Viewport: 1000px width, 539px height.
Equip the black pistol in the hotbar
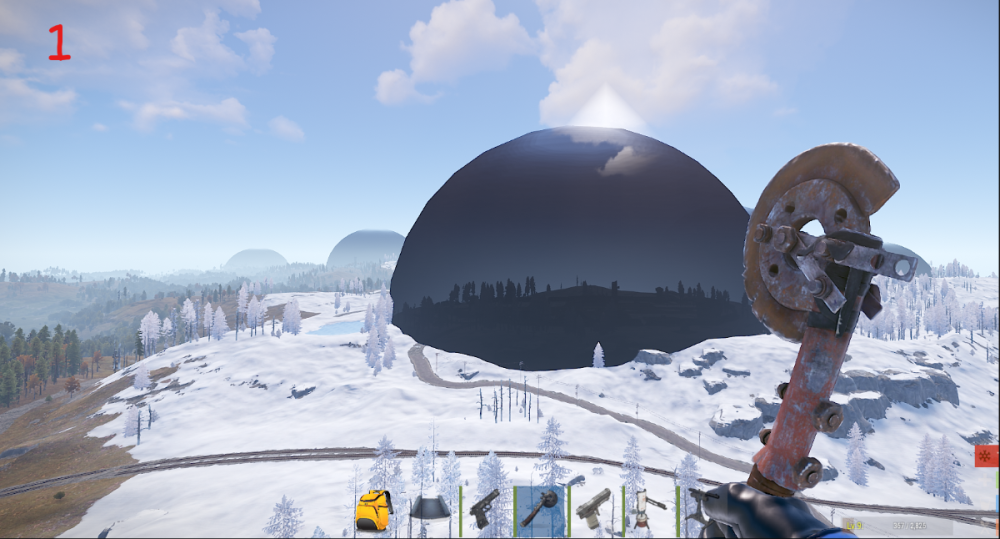485,508
